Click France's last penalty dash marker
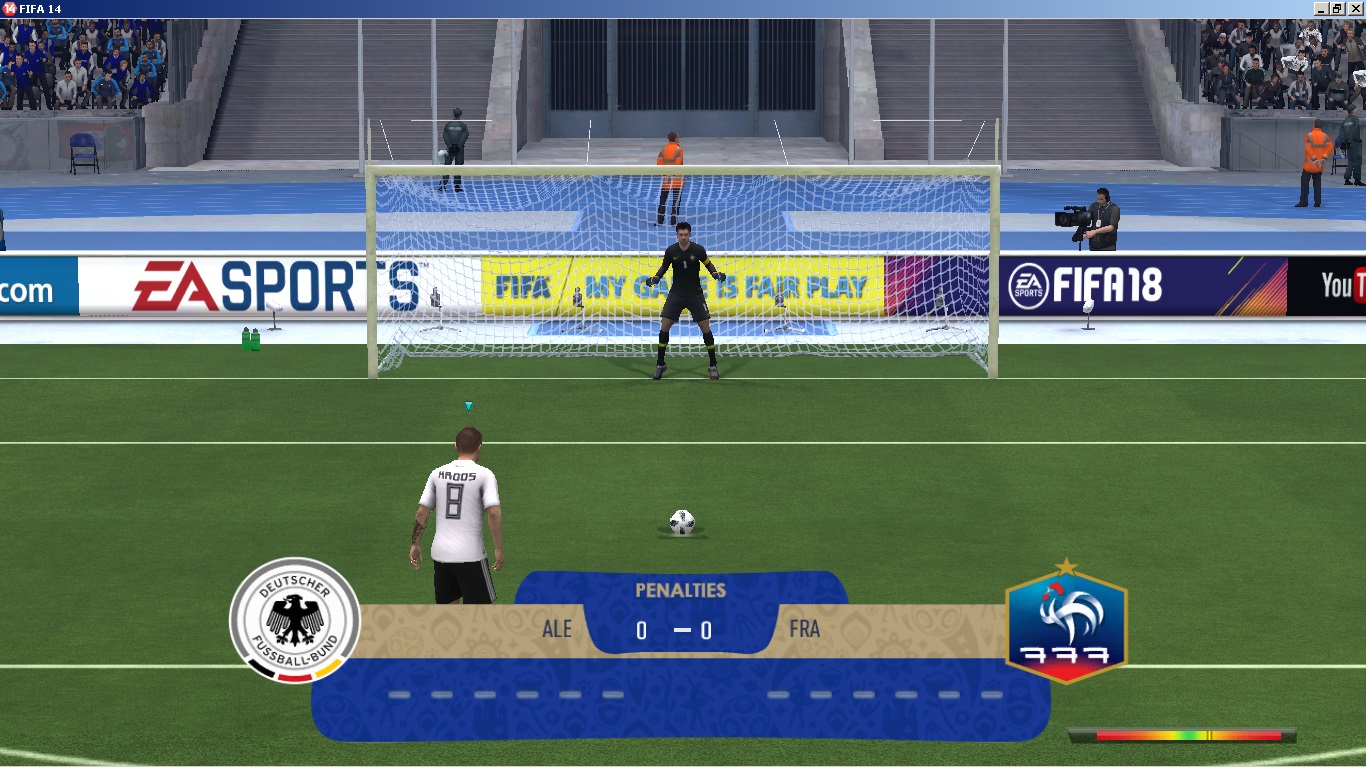This screenshot has height=768, width=1366. coord(991,692)
